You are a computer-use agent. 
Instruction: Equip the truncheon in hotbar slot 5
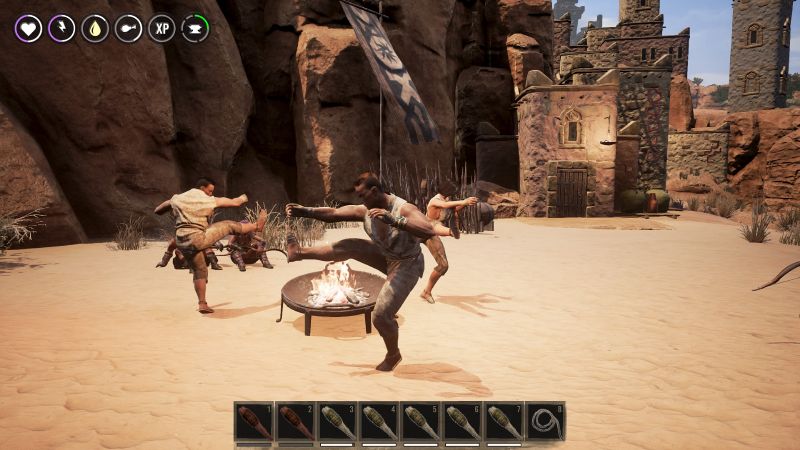pyautogui.click(x=421, y=422)
